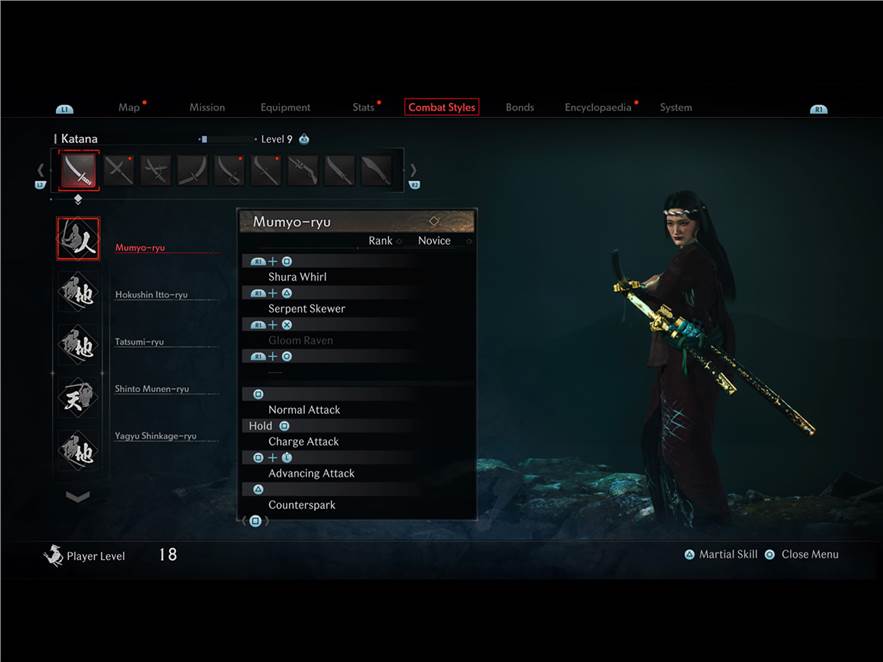Switch to the System tab

coord(676,108)
